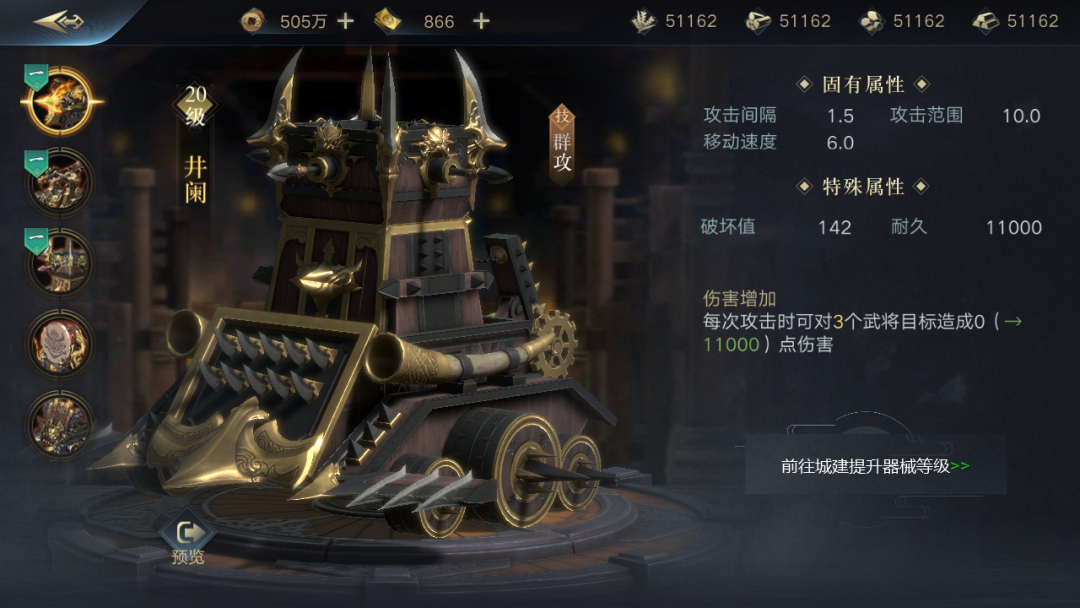
Task: Select the highlighted first siege engine icon
Action: pyautogui.click(x=60, y=101)
